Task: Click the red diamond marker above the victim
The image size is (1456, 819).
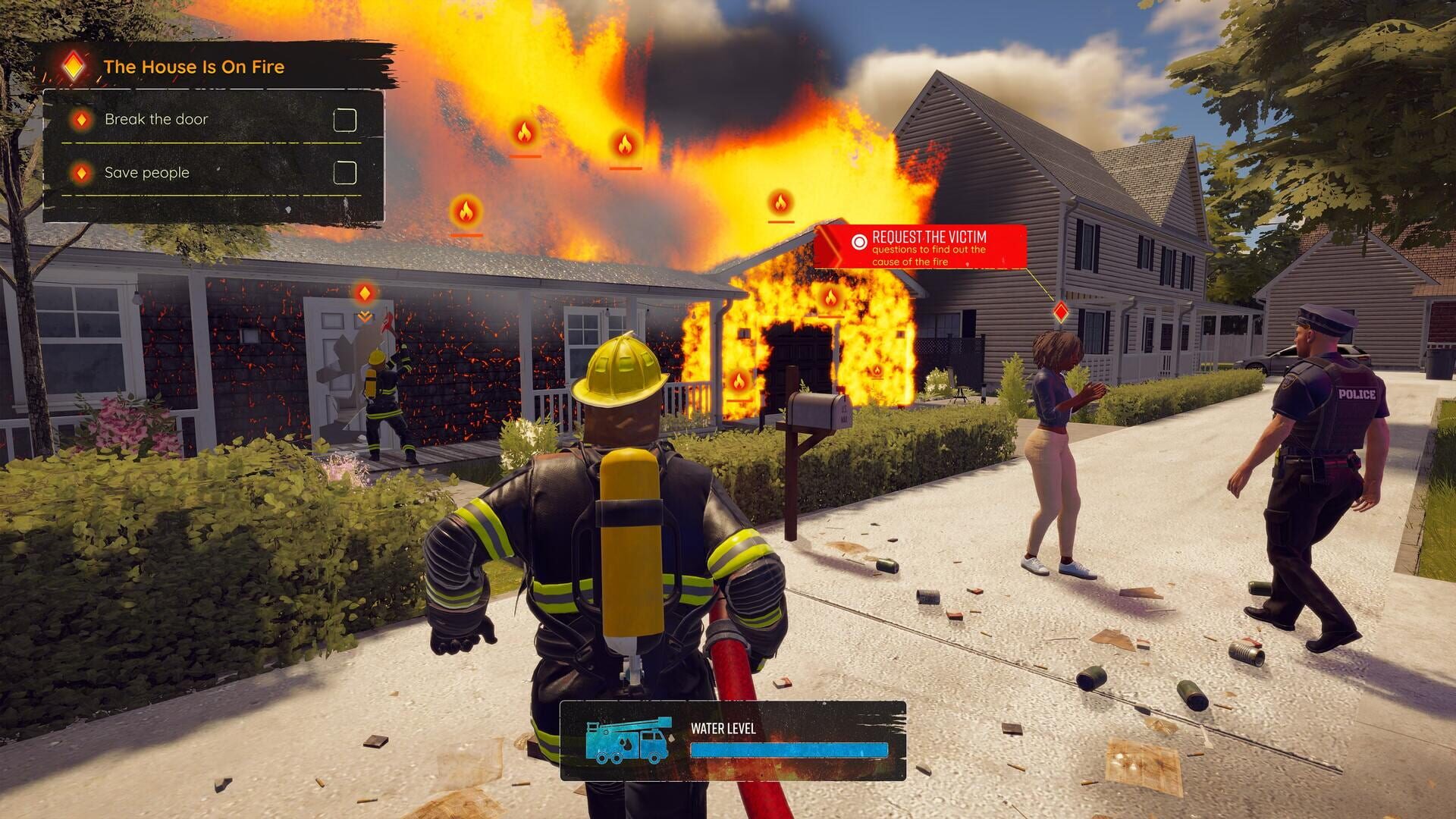Action: click(1061, 311)
